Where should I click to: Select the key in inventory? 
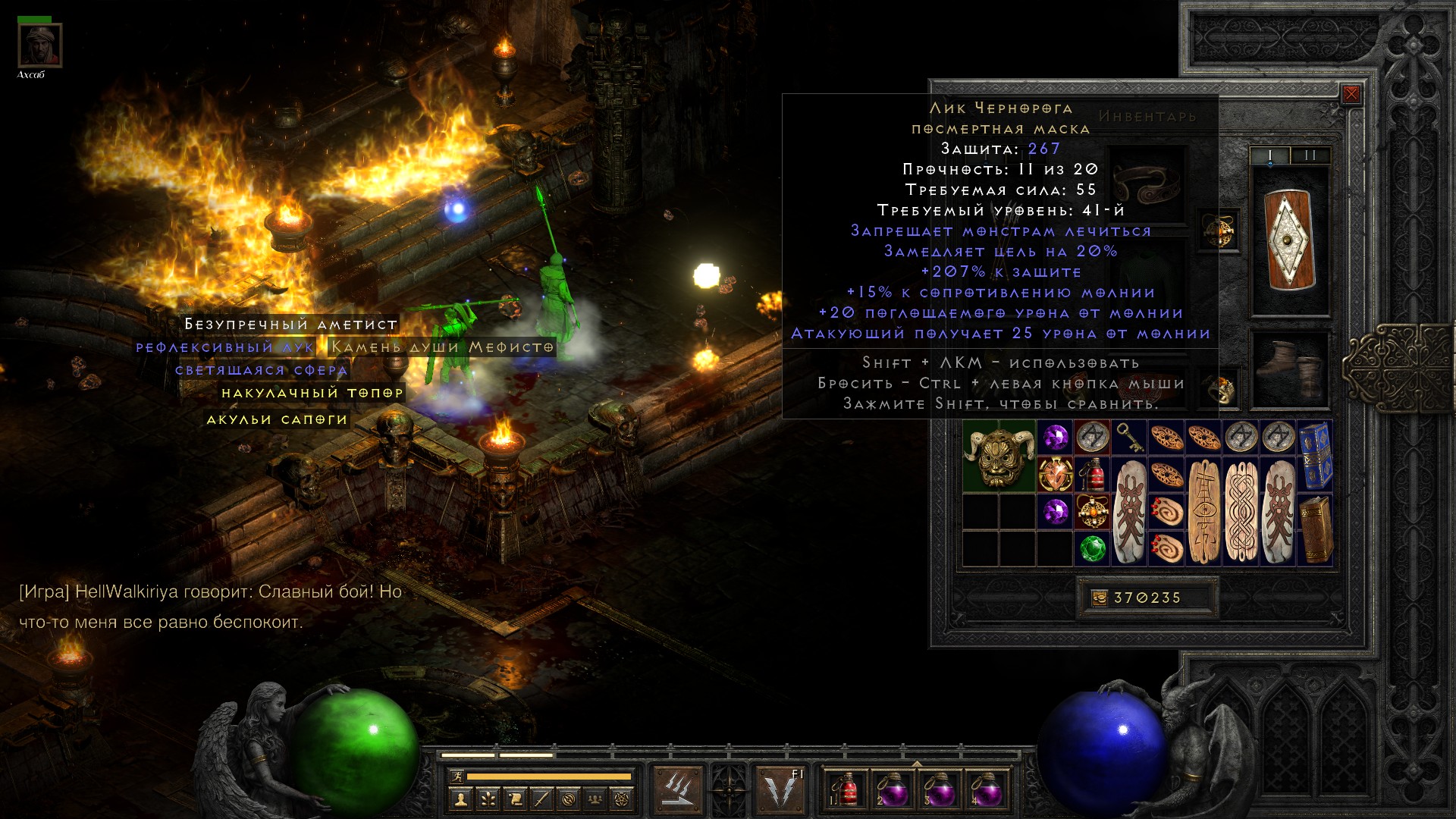(1129, 437)
